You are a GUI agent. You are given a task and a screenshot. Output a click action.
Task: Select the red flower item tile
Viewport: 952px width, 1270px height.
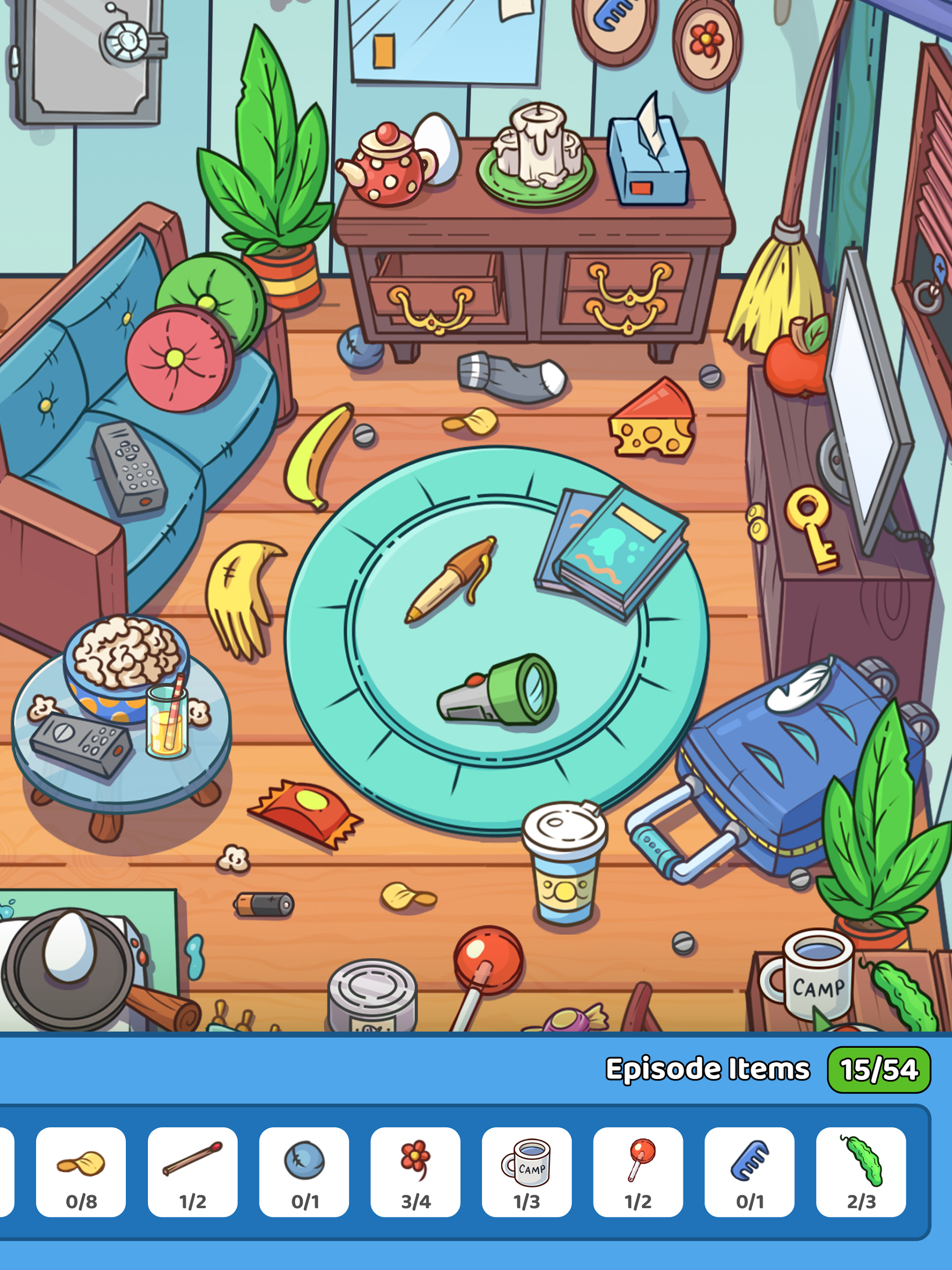tap(415, 1171)
